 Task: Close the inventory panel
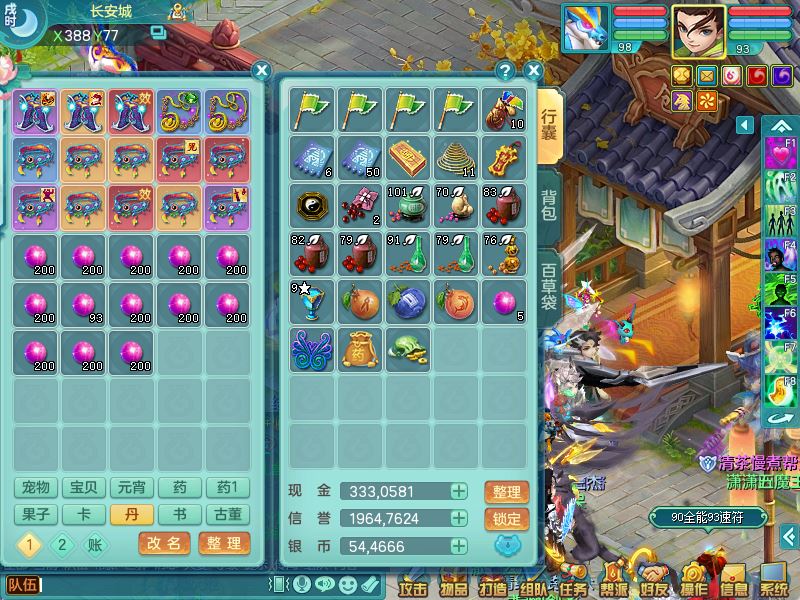click(x=533, y=71)
